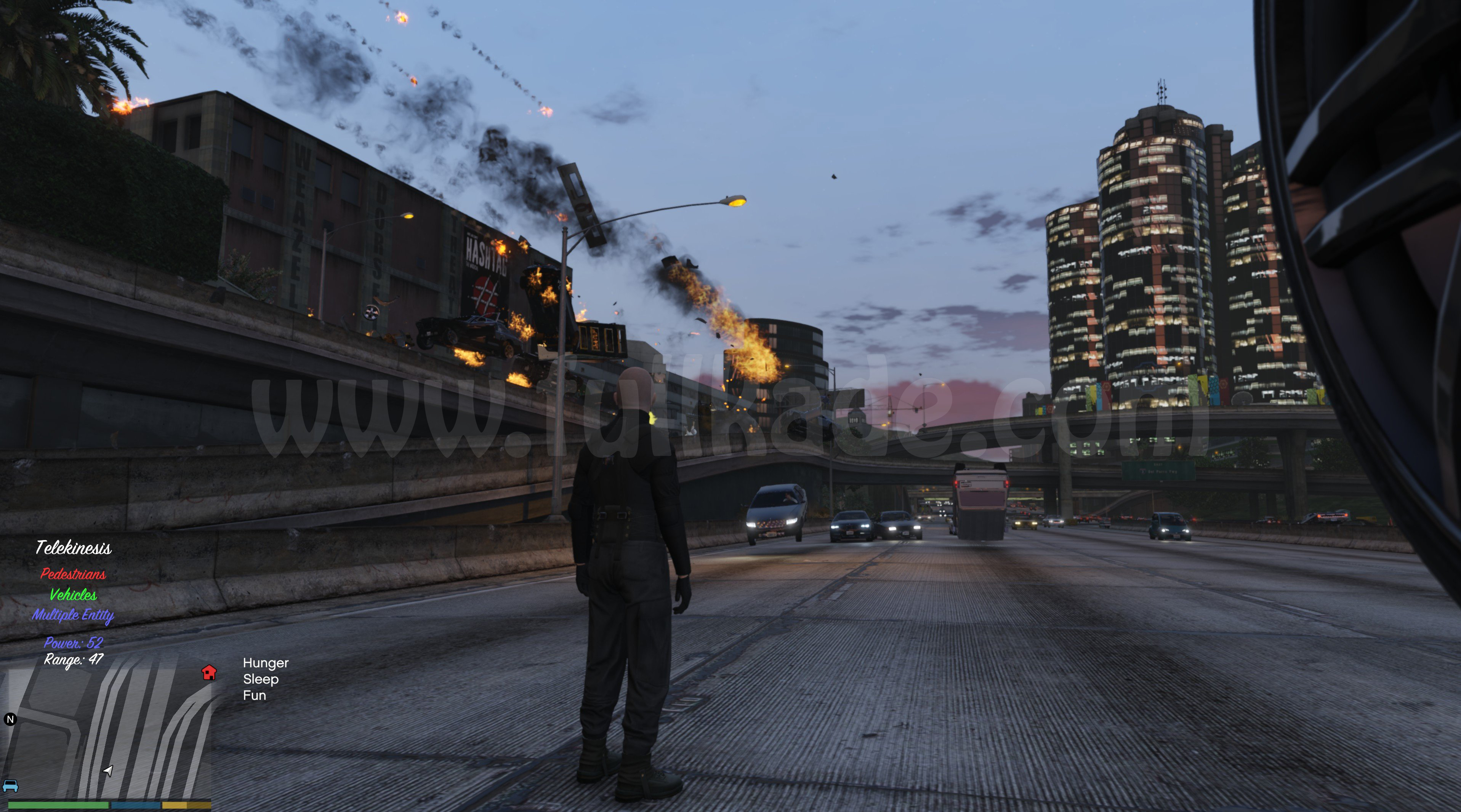Choose the Vehicles telekinesis option
This screenshot has width=1461, height=812.
[73, 594]
